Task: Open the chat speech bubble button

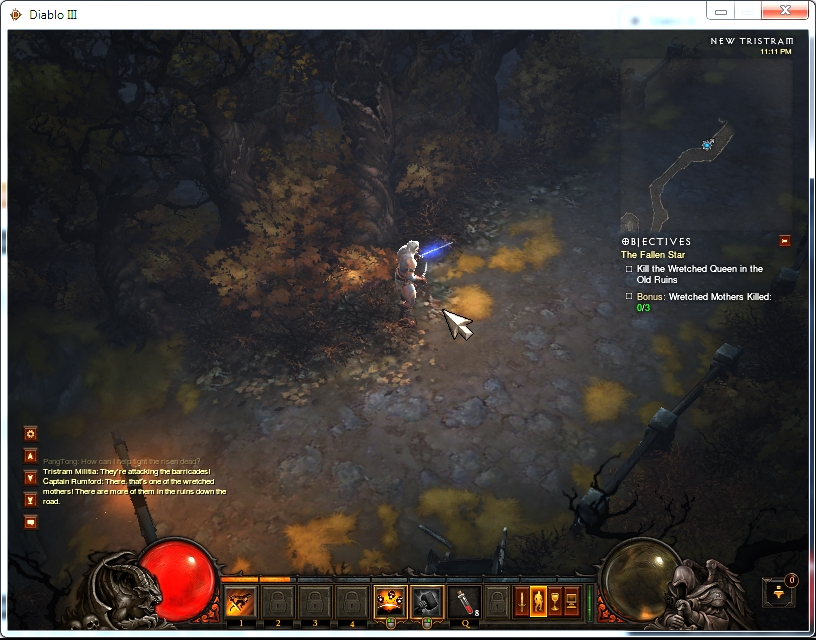Action: click(31, 521)
